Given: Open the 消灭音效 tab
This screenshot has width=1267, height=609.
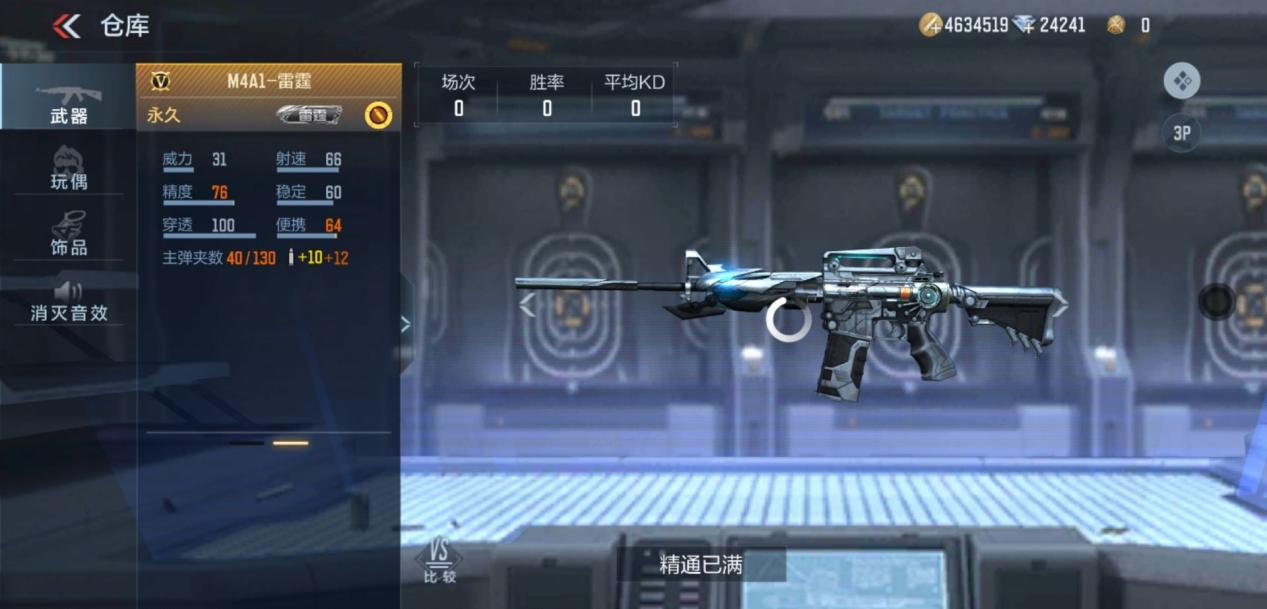Looking at the screenshot, I should (68, 299).
